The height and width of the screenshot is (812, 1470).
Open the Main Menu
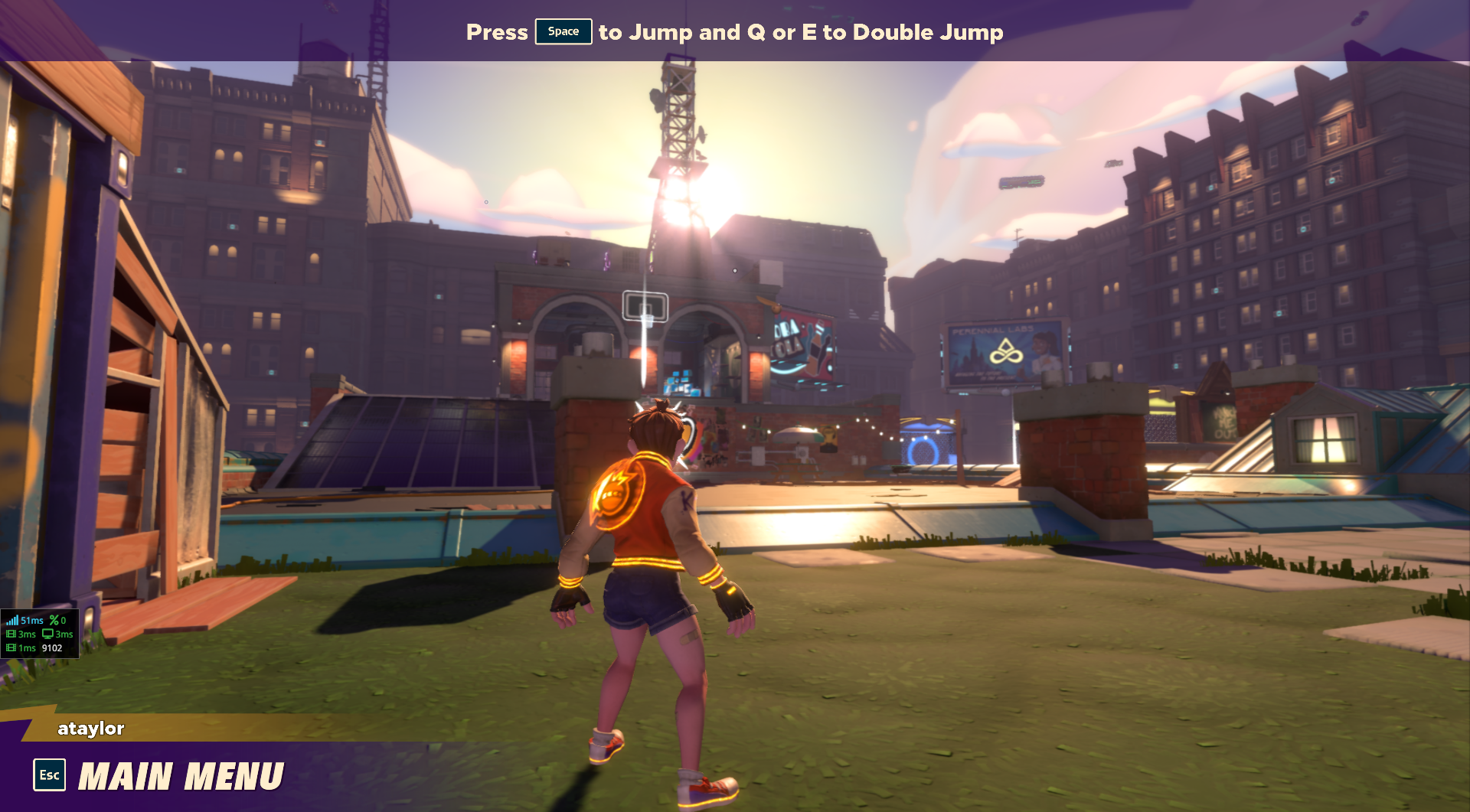181,776
